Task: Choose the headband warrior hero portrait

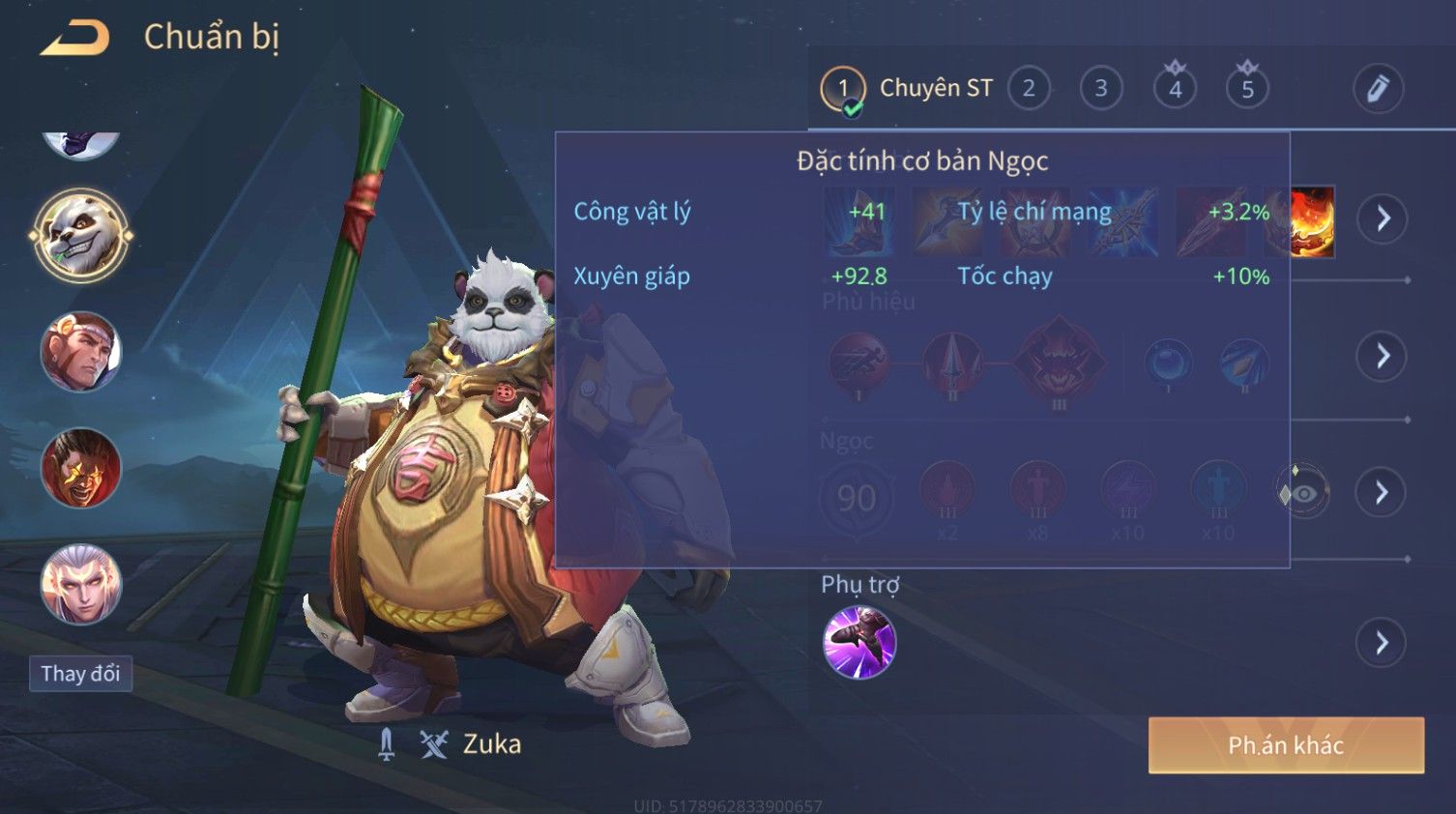Action: pos(81,352)
